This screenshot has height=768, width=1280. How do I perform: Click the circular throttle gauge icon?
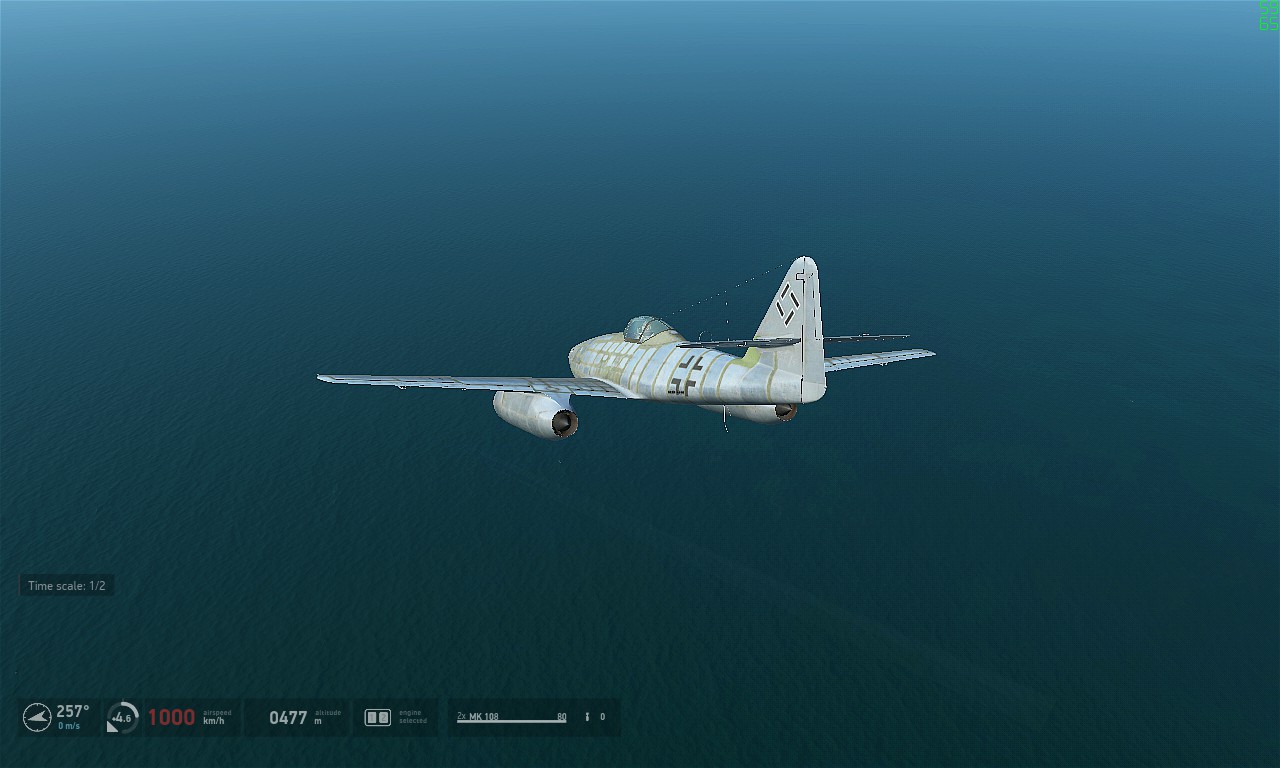coord(122,717)
